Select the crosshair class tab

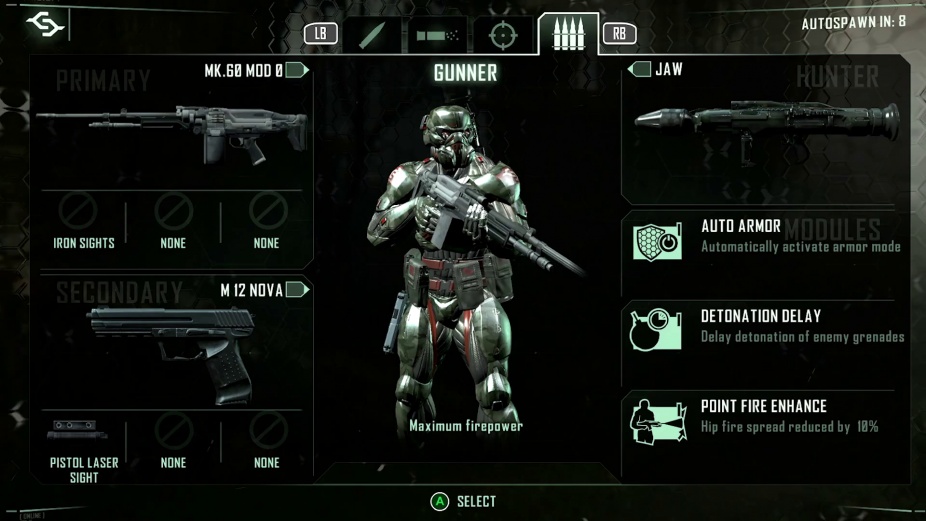(503, 34)
